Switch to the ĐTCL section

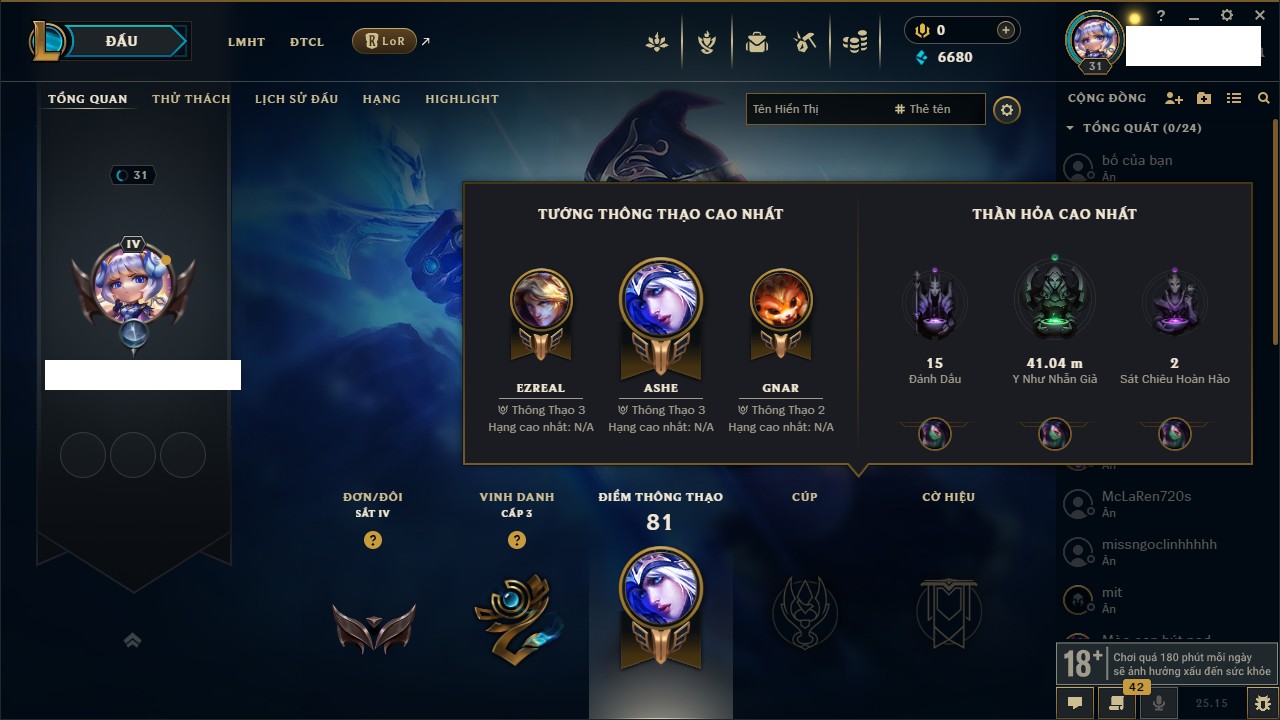[307, 42]
